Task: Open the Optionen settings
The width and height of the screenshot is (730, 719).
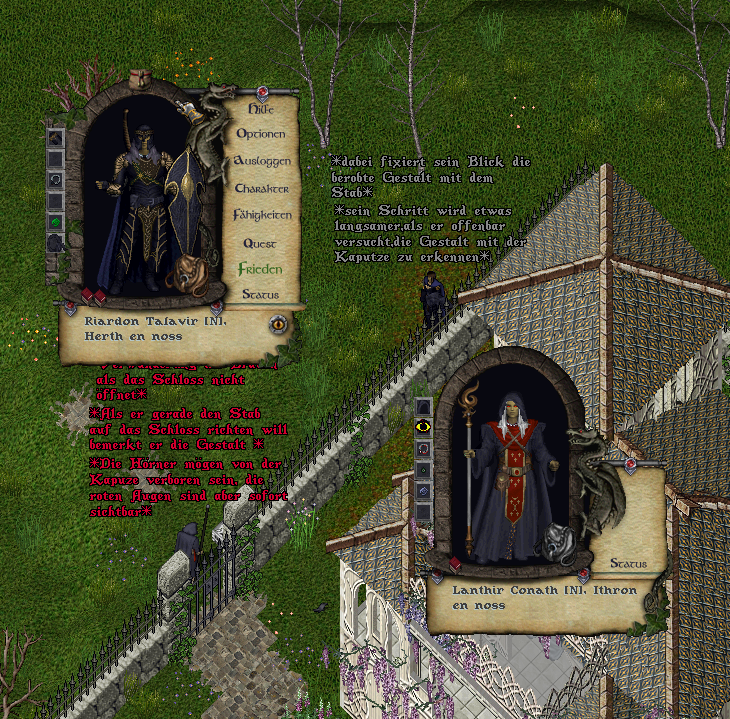Action: pyautogui.click(x=261, y=134)
